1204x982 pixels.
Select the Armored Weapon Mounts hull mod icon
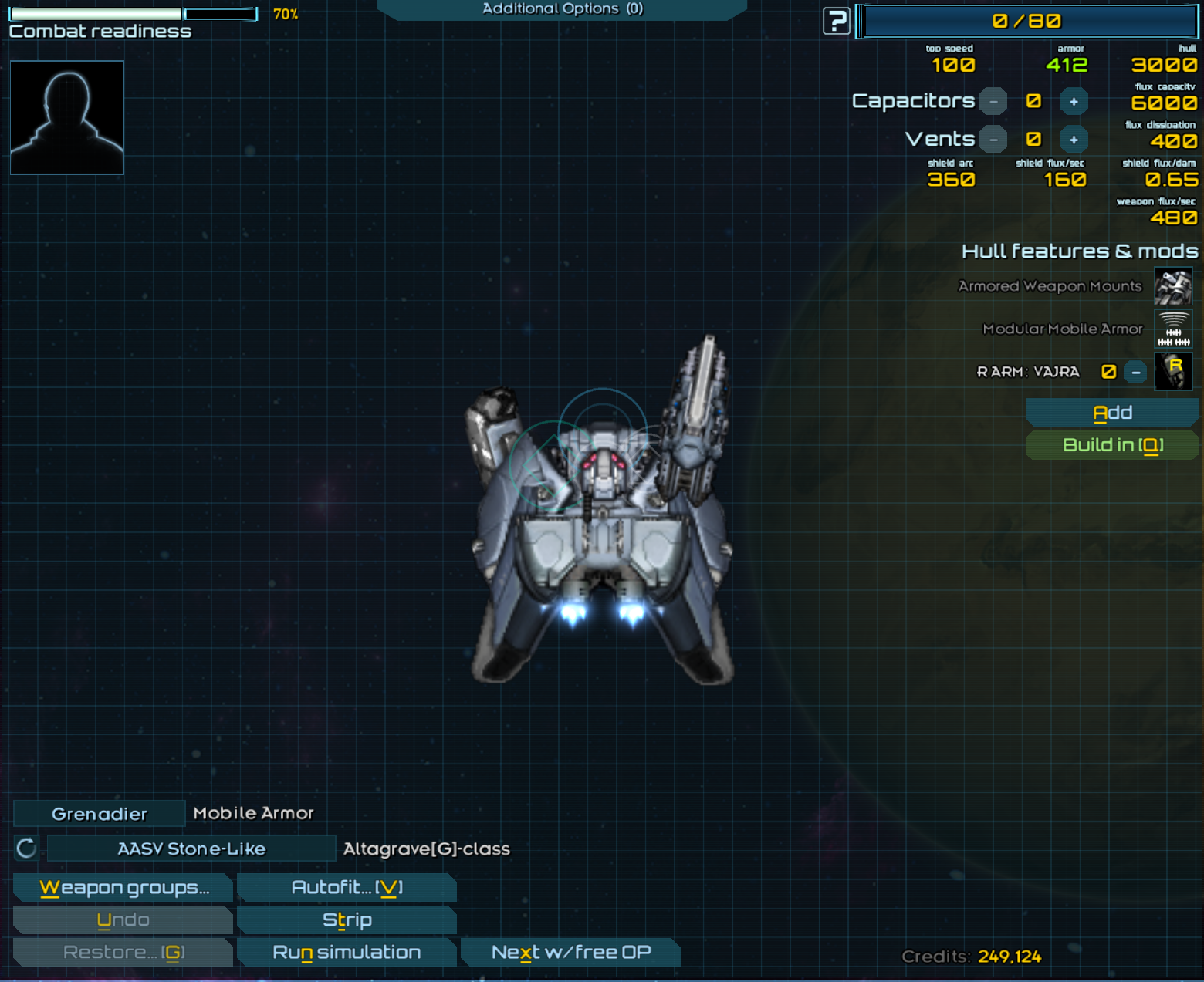(1173, 286)
